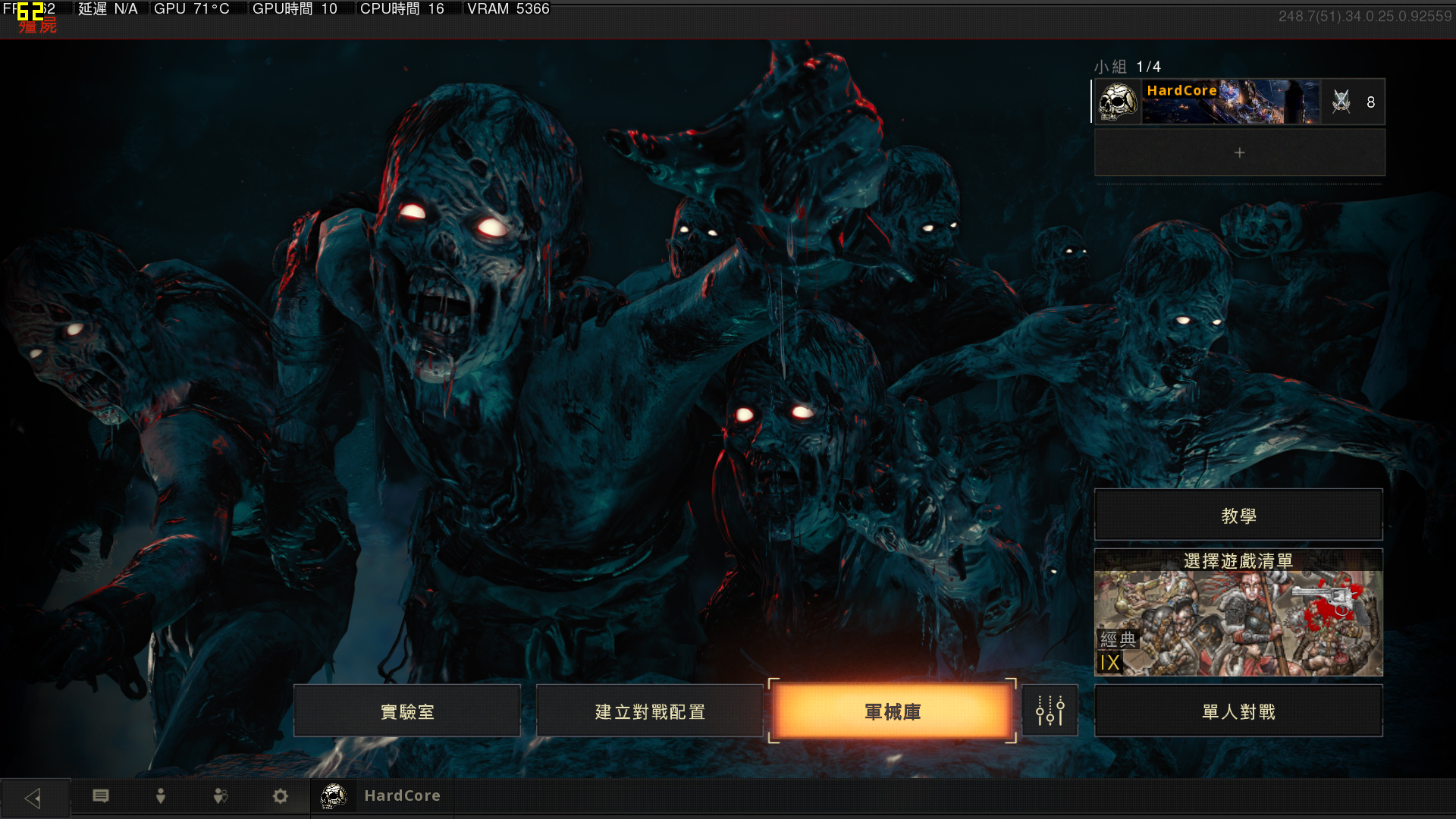Choose the 選擇遊戲清單 IX map thumbnail
The width and height of the screenshot is (1456, 819).
(1238, 614)
